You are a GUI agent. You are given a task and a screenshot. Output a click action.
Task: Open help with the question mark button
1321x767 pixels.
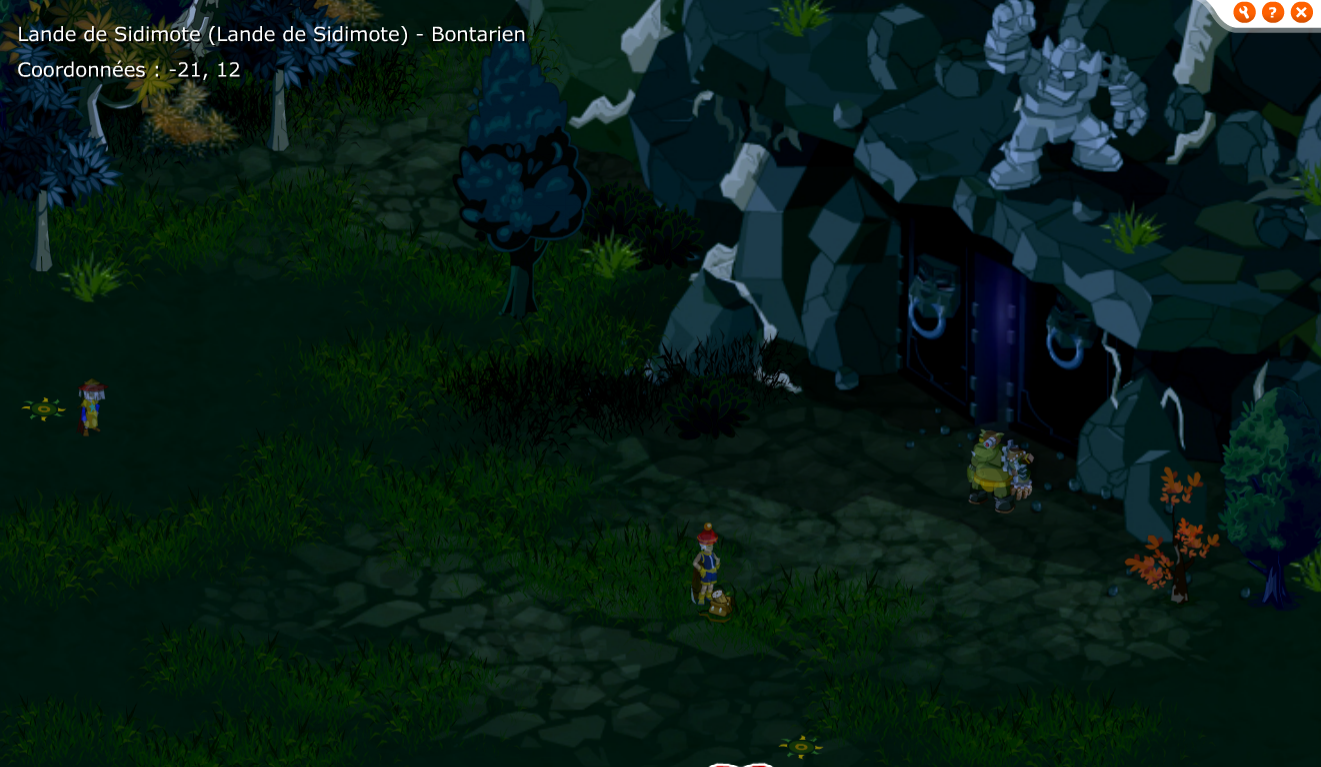[1272, 12]
